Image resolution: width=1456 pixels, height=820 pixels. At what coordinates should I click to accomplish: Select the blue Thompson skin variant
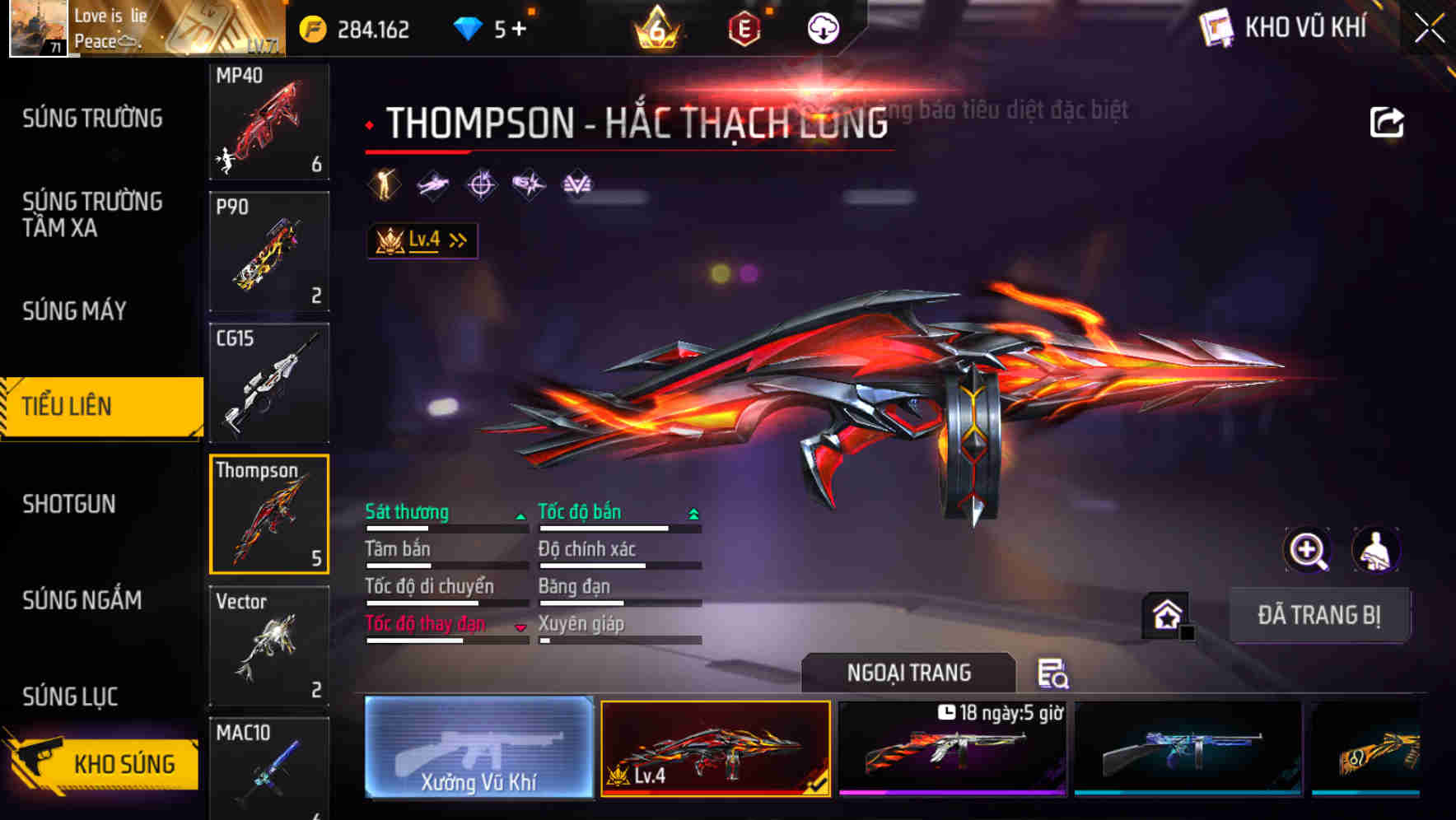pos(1189,748)
